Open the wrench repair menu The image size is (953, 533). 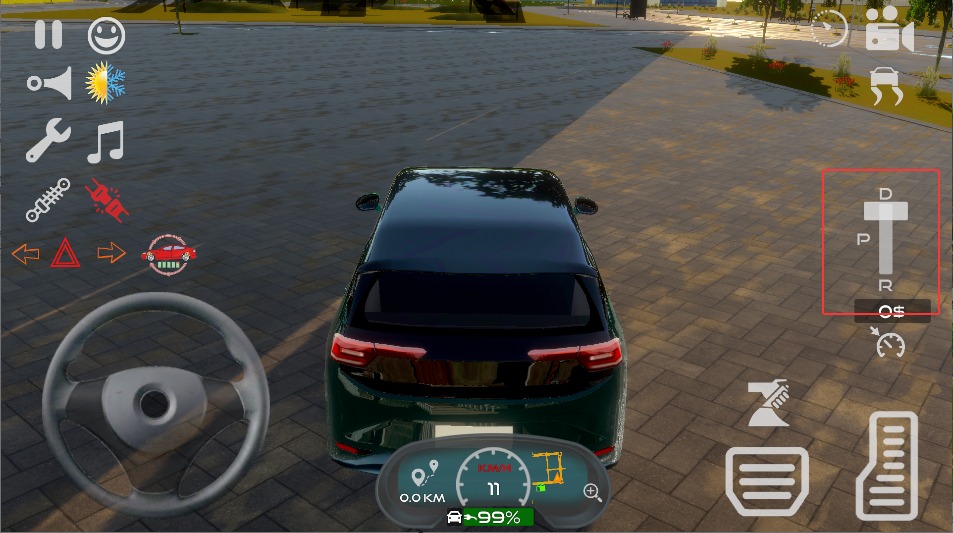[x=47, y=141]
